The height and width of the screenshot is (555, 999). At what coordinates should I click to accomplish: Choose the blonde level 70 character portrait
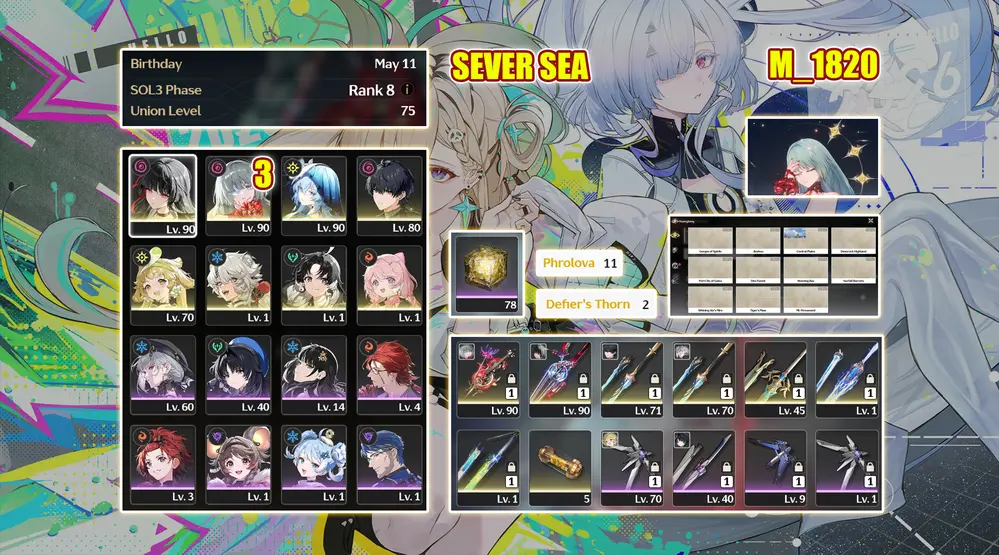pyautogui.click(x=163, y=284)
